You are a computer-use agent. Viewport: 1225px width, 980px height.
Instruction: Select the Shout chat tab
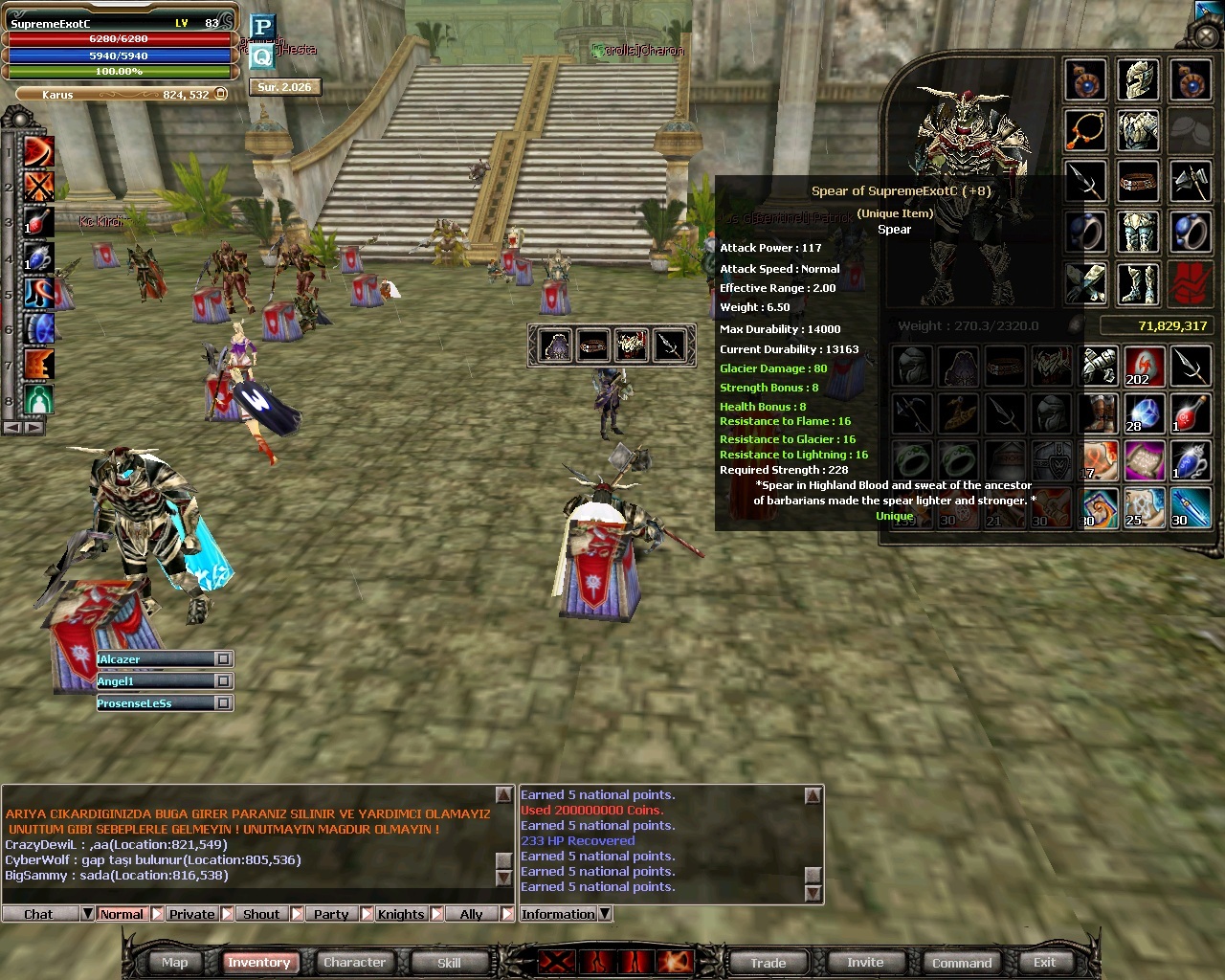point(261,914)
